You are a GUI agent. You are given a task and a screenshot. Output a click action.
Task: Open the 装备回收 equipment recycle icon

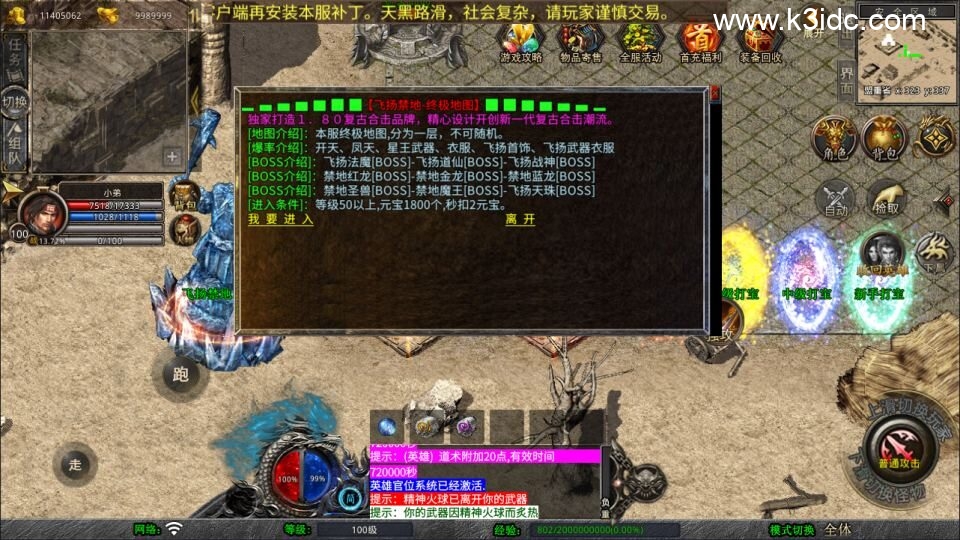(x=761, y=42)
